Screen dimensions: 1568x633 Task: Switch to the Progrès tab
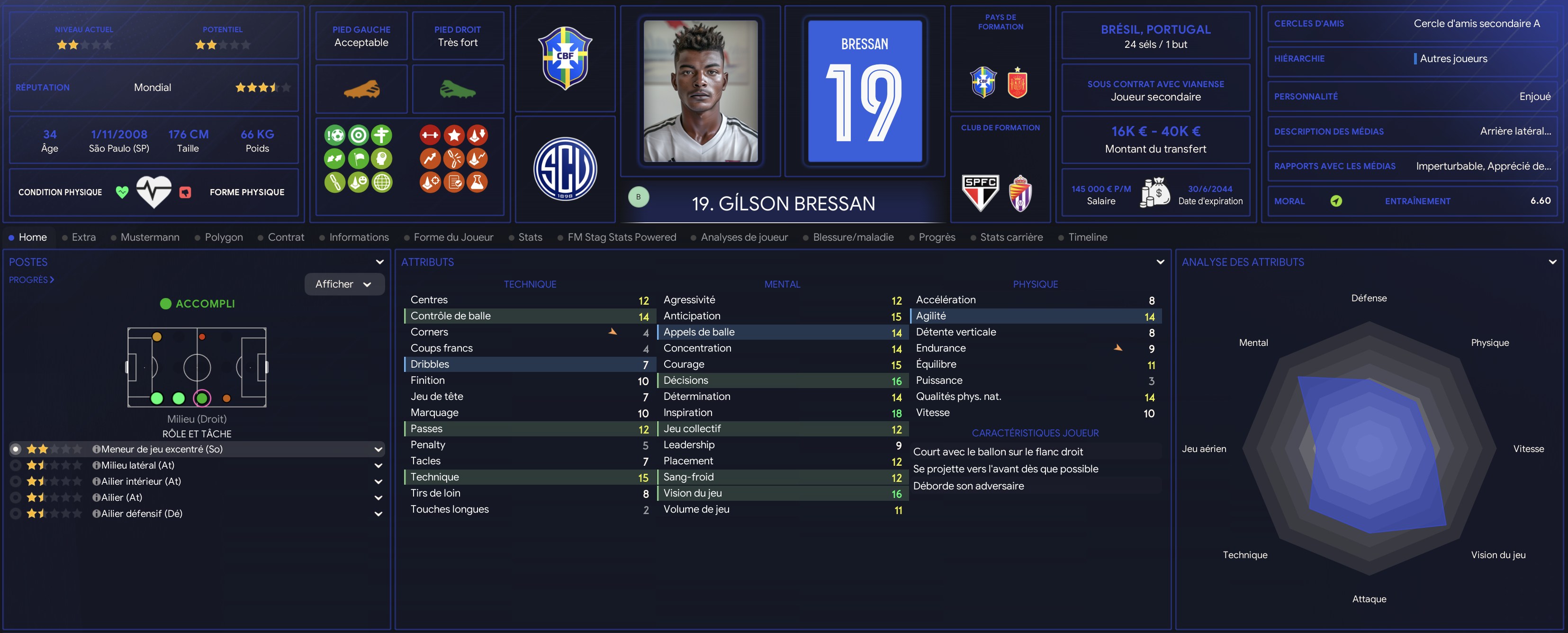click(x=936, y=237)
